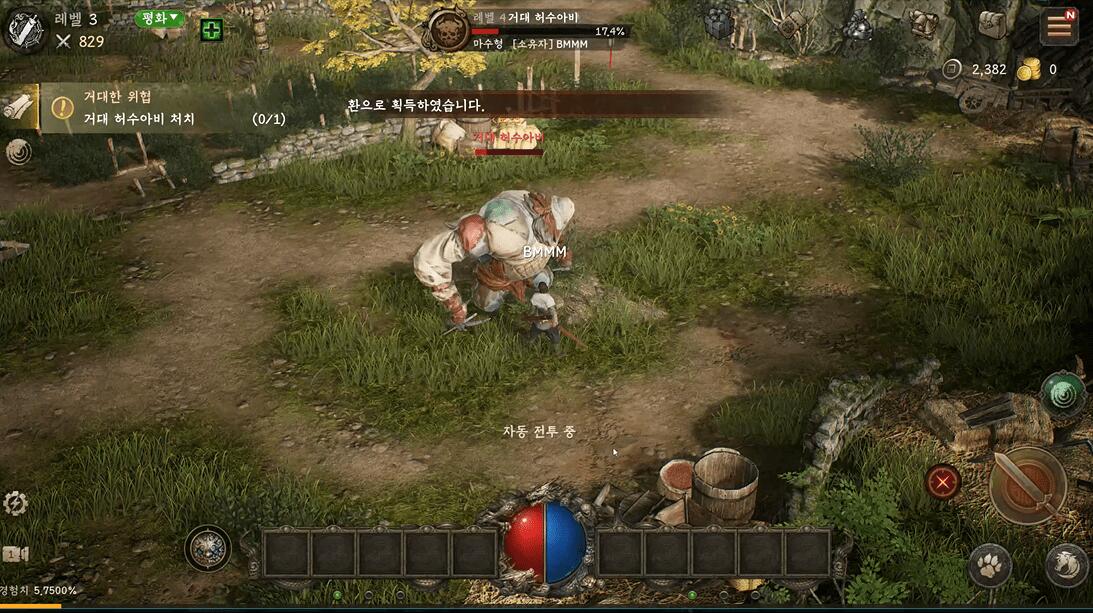1093x613 pixels.
Task: Cancel auto combat with the red X button
Action: tap(942, 482)
